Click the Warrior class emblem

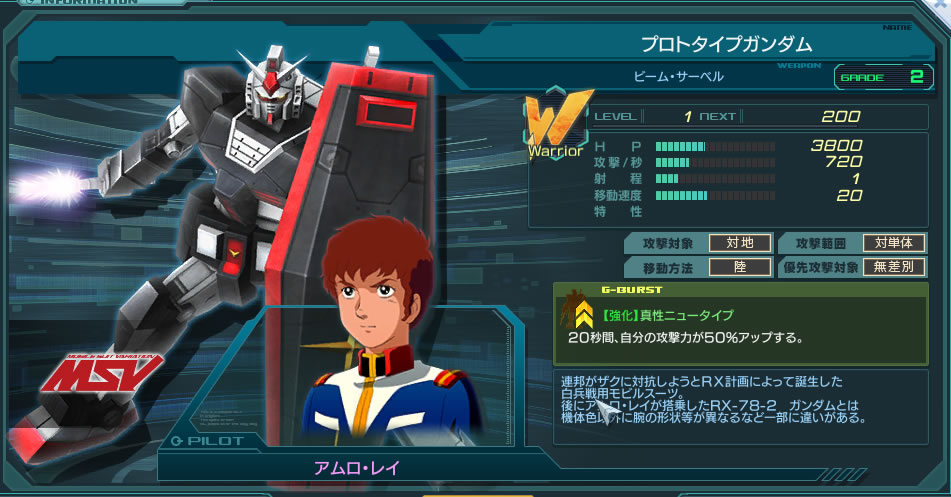click(x=553, y=128)
